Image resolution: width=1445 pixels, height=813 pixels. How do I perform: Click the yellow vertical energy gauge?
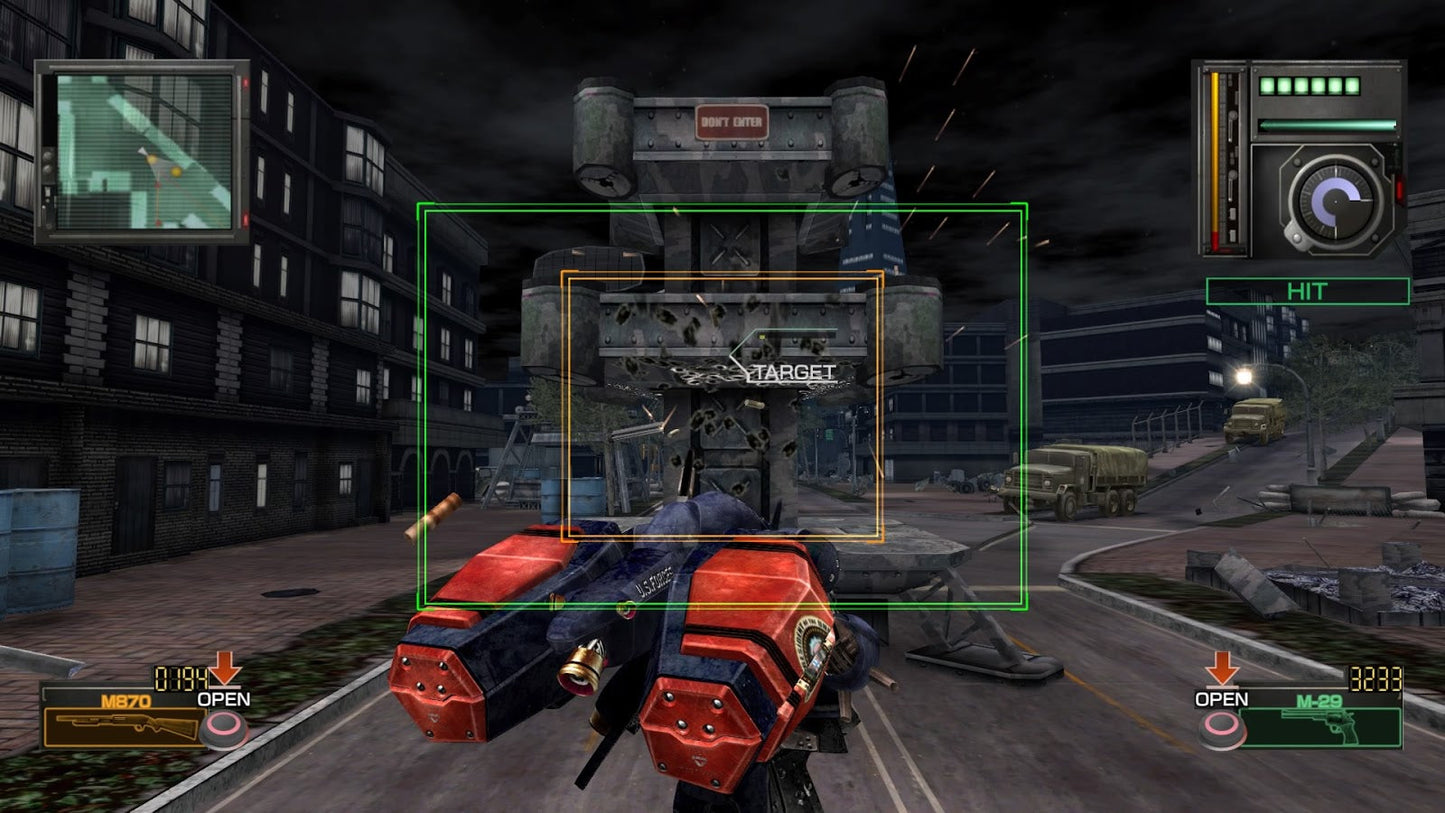(1215, 160)
